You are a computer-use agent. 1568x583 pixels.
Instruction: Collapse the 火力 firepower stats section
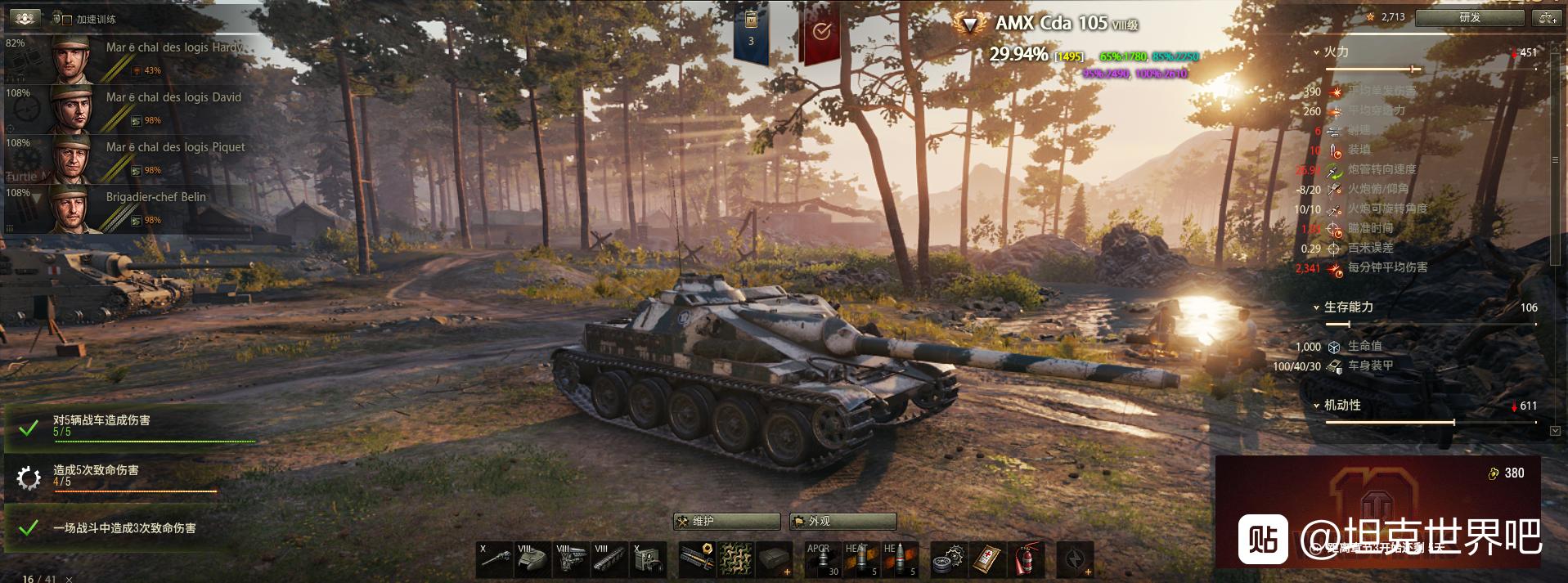1316,52
